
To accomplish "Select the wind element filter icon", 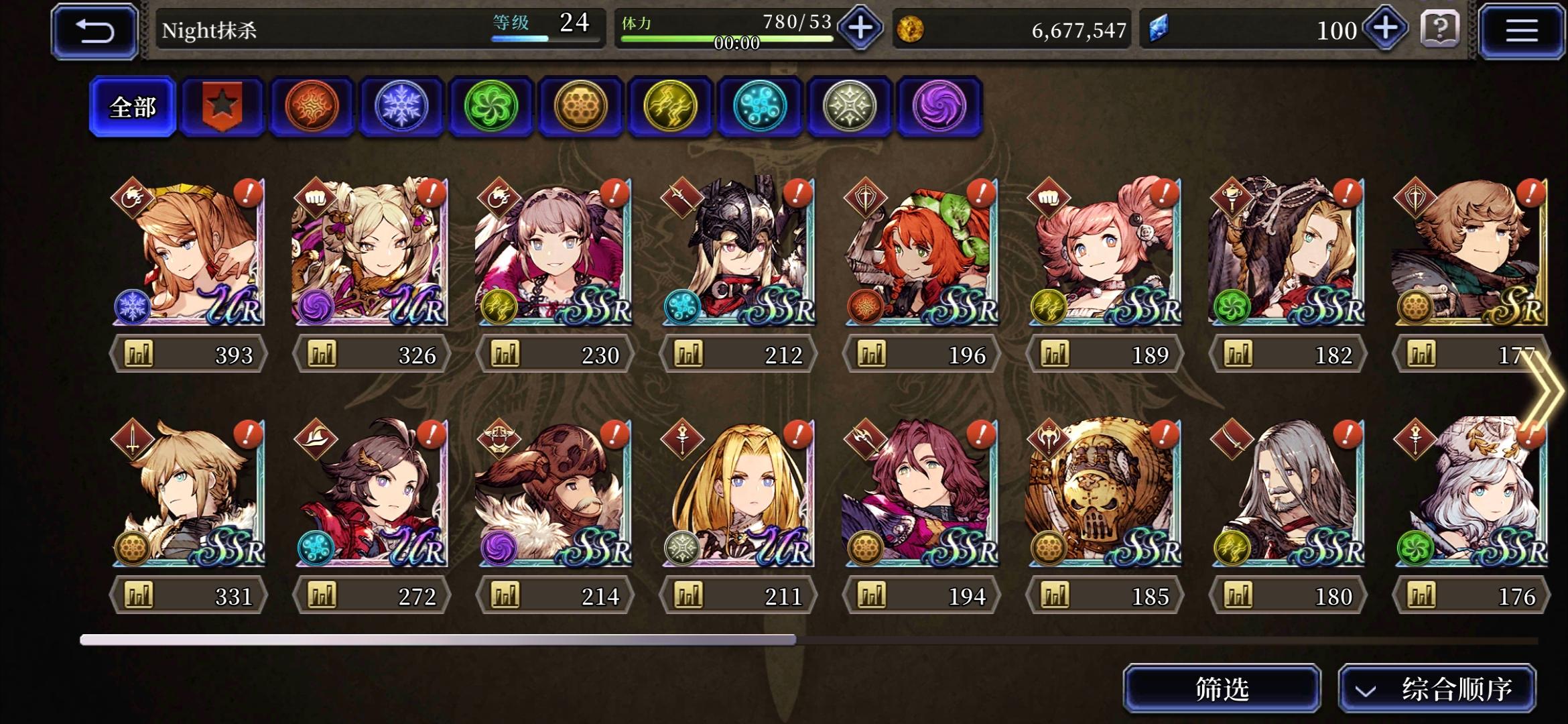I will (491, 107).
